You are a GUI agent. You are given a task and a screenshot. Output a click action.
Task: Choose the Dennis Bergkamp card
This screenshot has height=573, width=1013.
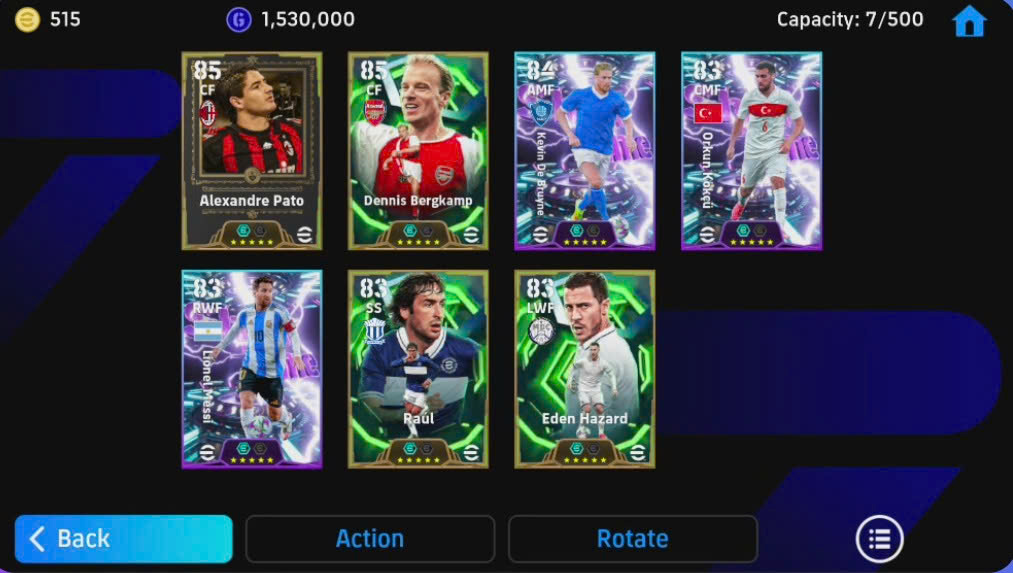coord(418,150)
